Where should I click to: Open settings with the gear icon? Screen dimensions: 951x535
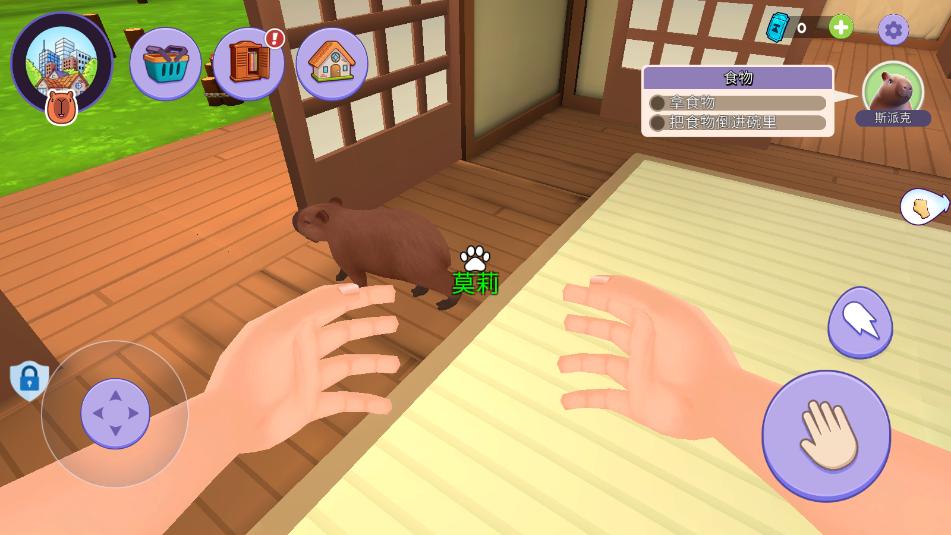click(x=893, y=30)
